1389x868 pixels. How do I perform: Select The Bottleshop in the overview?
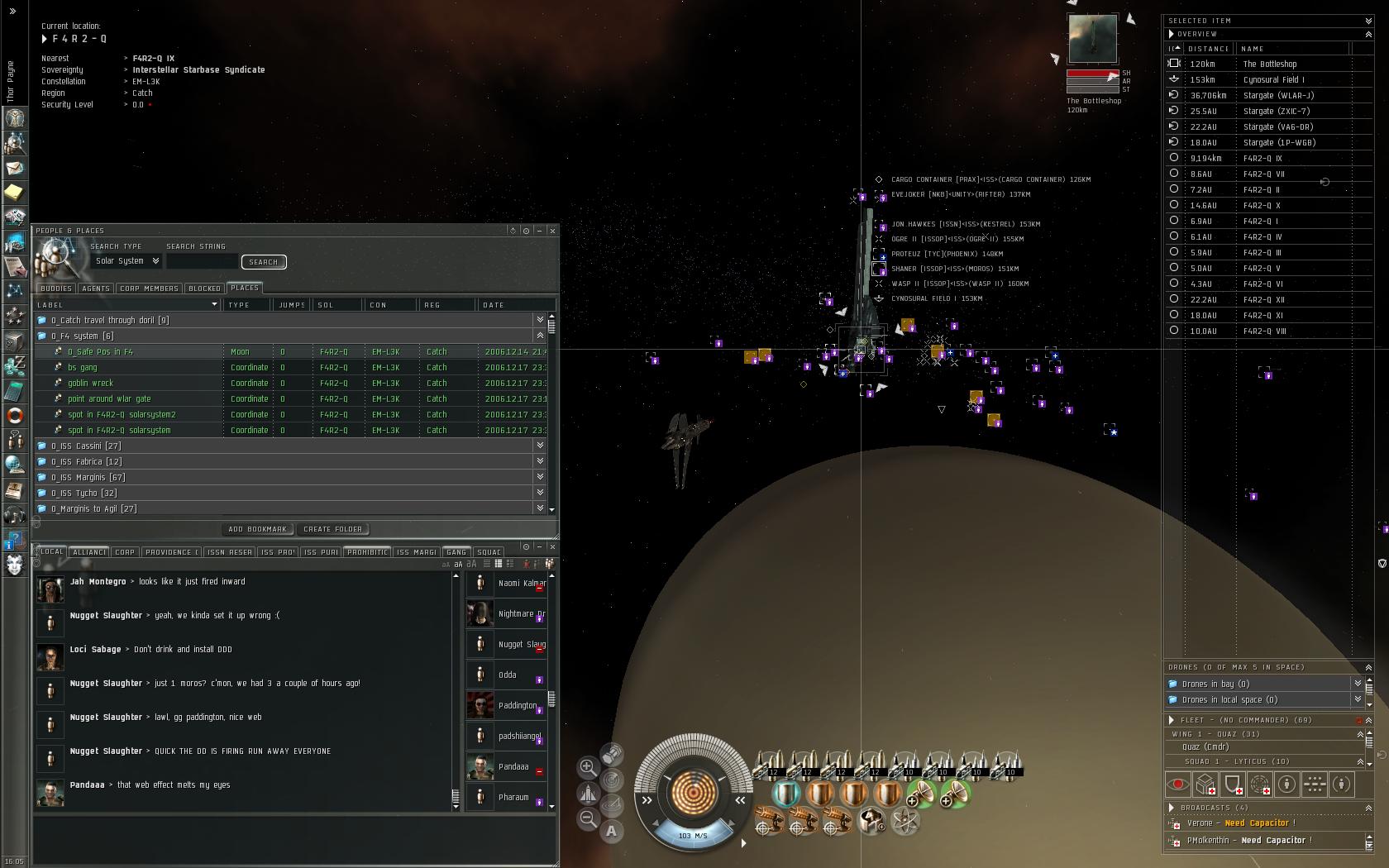tap(1270, 64)
